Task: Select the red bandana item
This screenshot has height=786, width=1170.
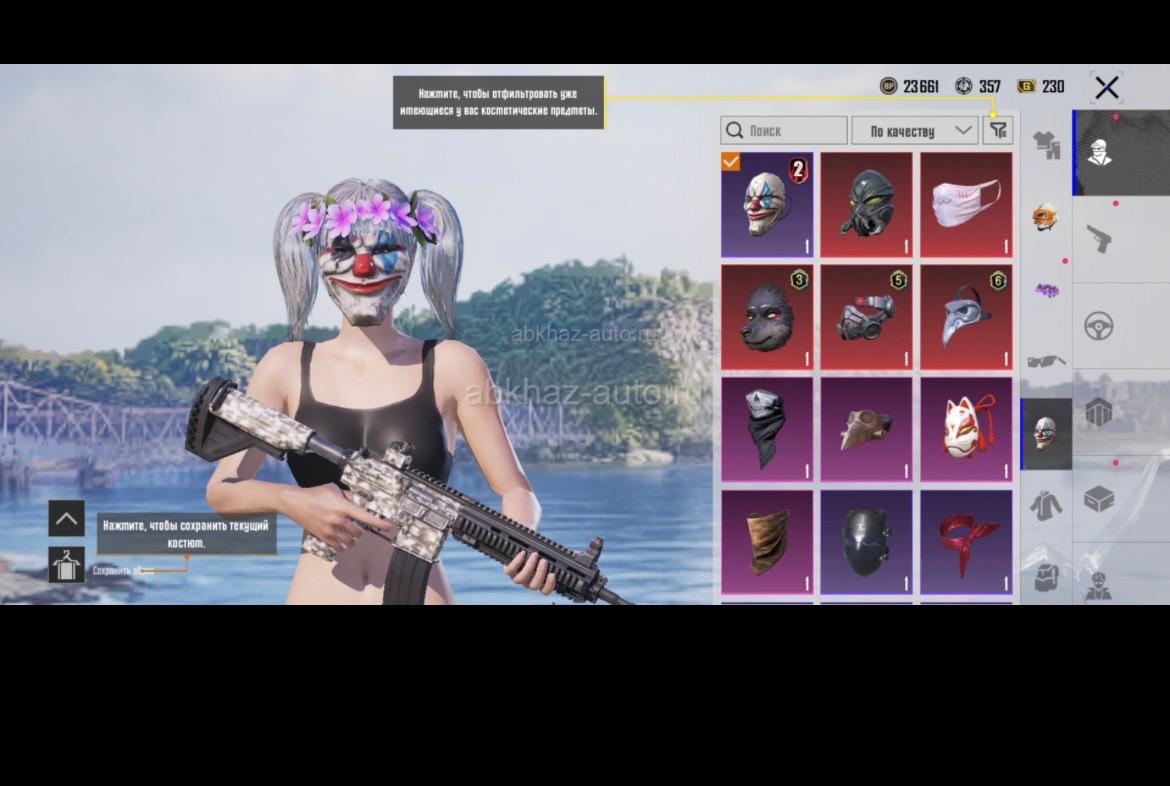Action: 966,542
